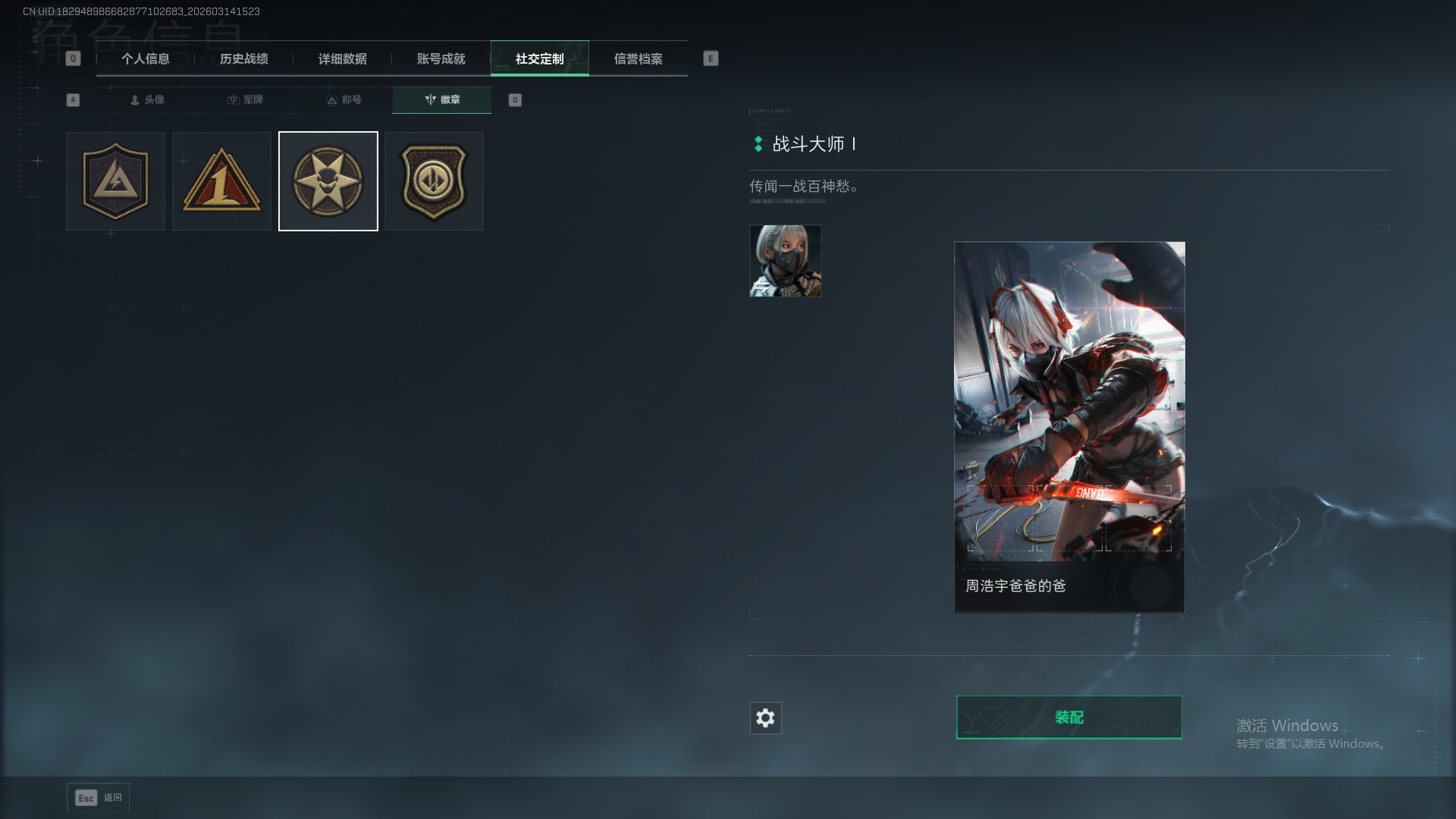Go to the 账号成就 tab

(441, 59)
